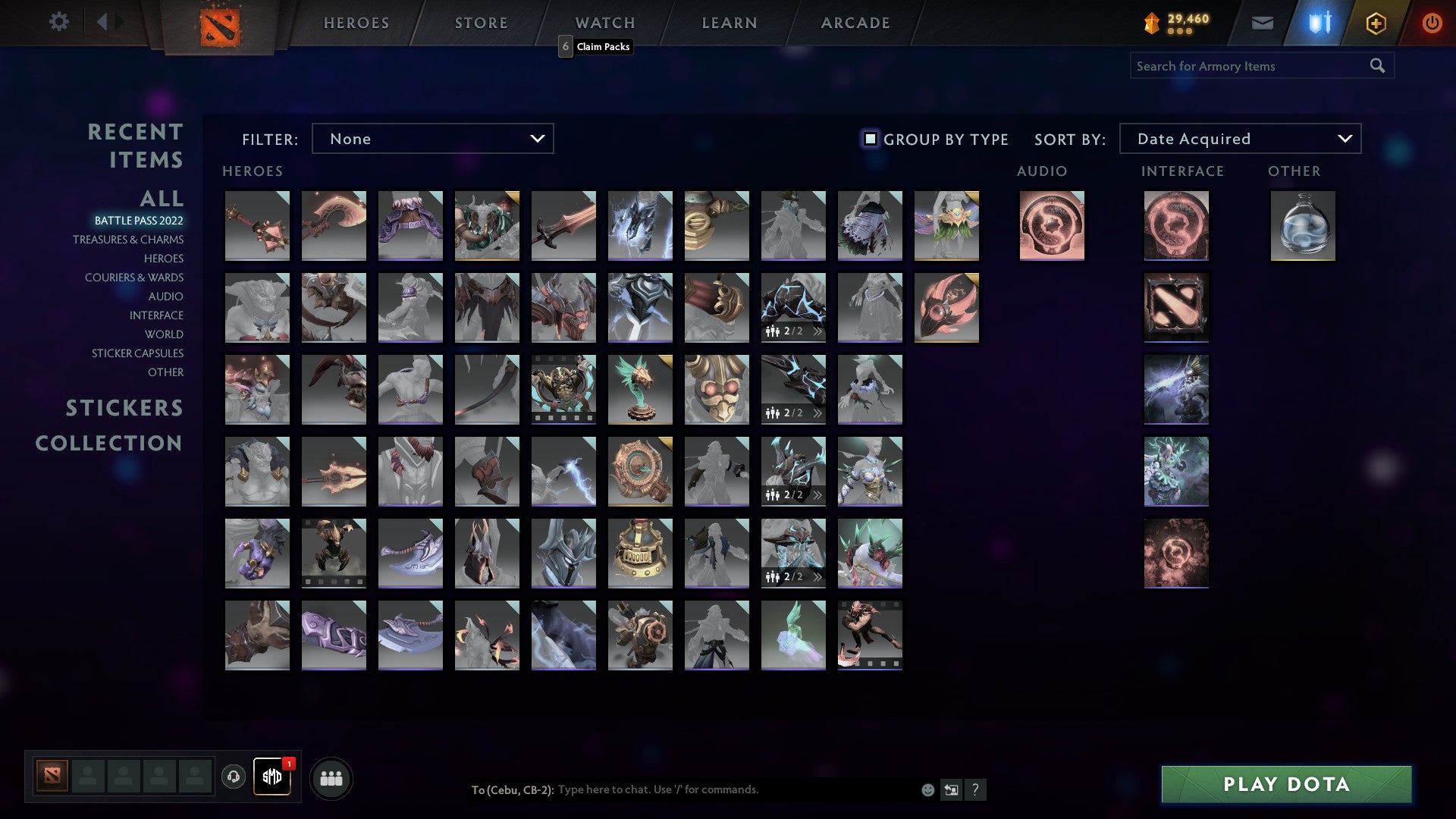
Task: Switch to the Heroes tab
Action: click(x=356, y=23)
